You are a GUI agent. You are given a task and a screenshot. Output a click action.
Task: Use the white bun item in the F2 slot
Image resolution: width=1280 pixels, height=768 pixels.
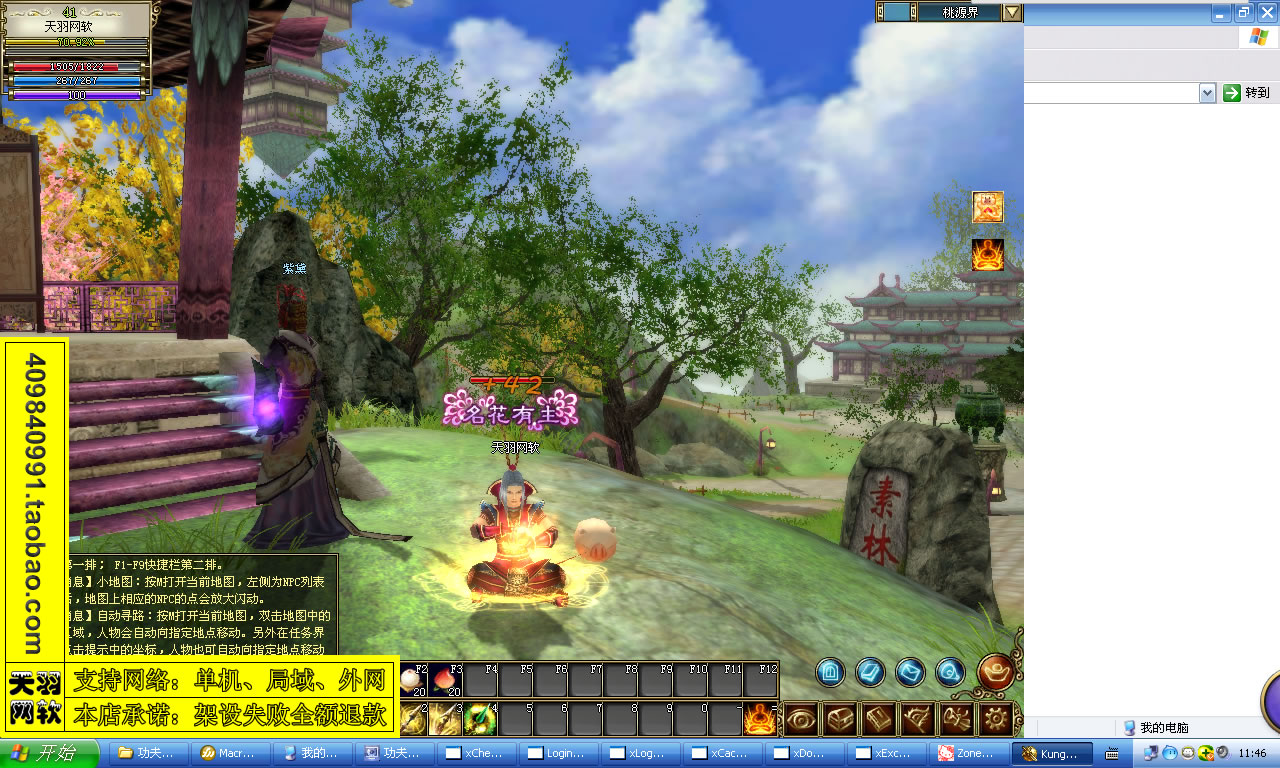click(x=412, y=681)
